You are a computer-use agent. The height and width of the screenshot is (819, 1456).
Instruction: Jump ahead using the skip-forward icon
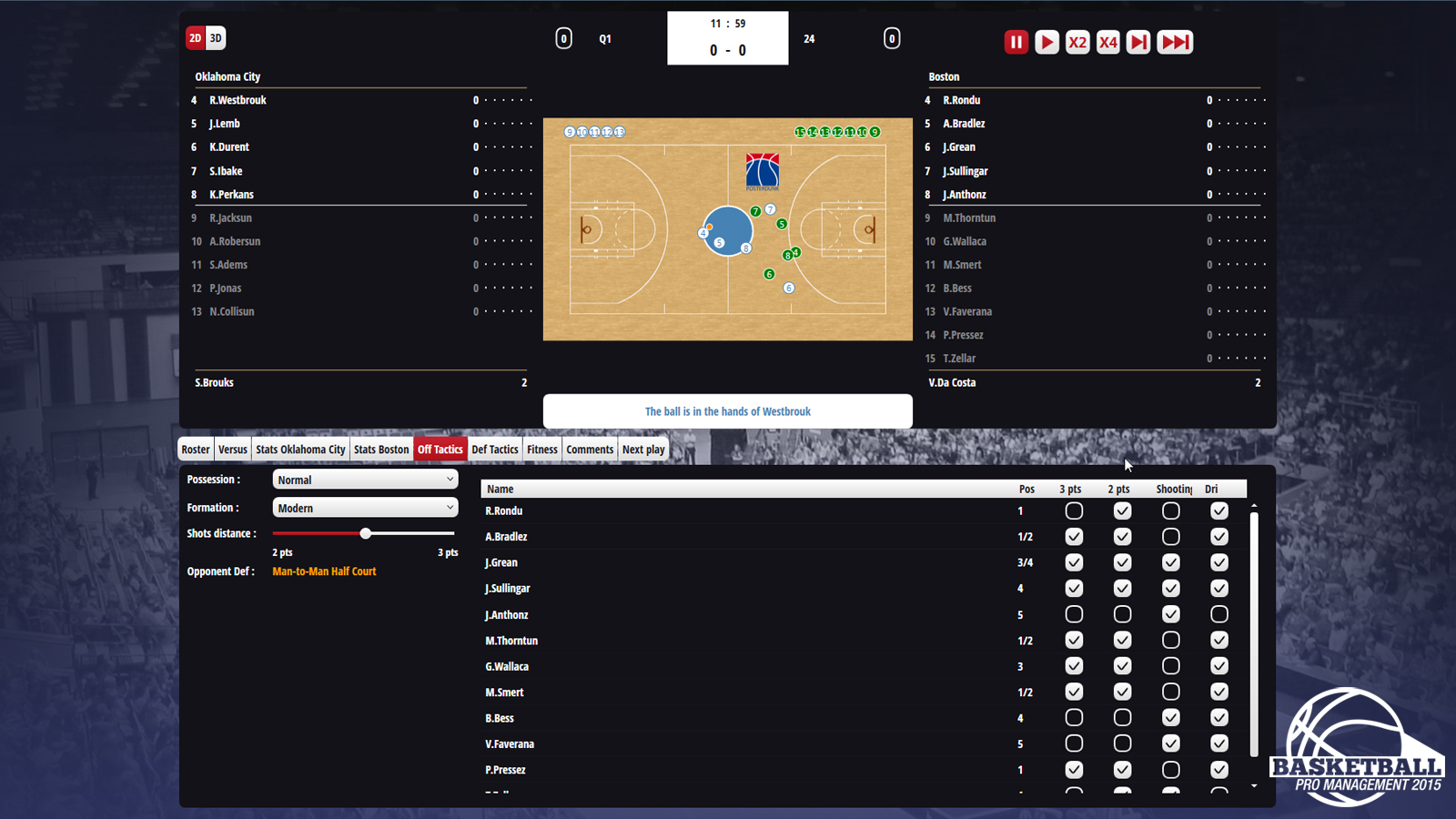[1137, 42]
